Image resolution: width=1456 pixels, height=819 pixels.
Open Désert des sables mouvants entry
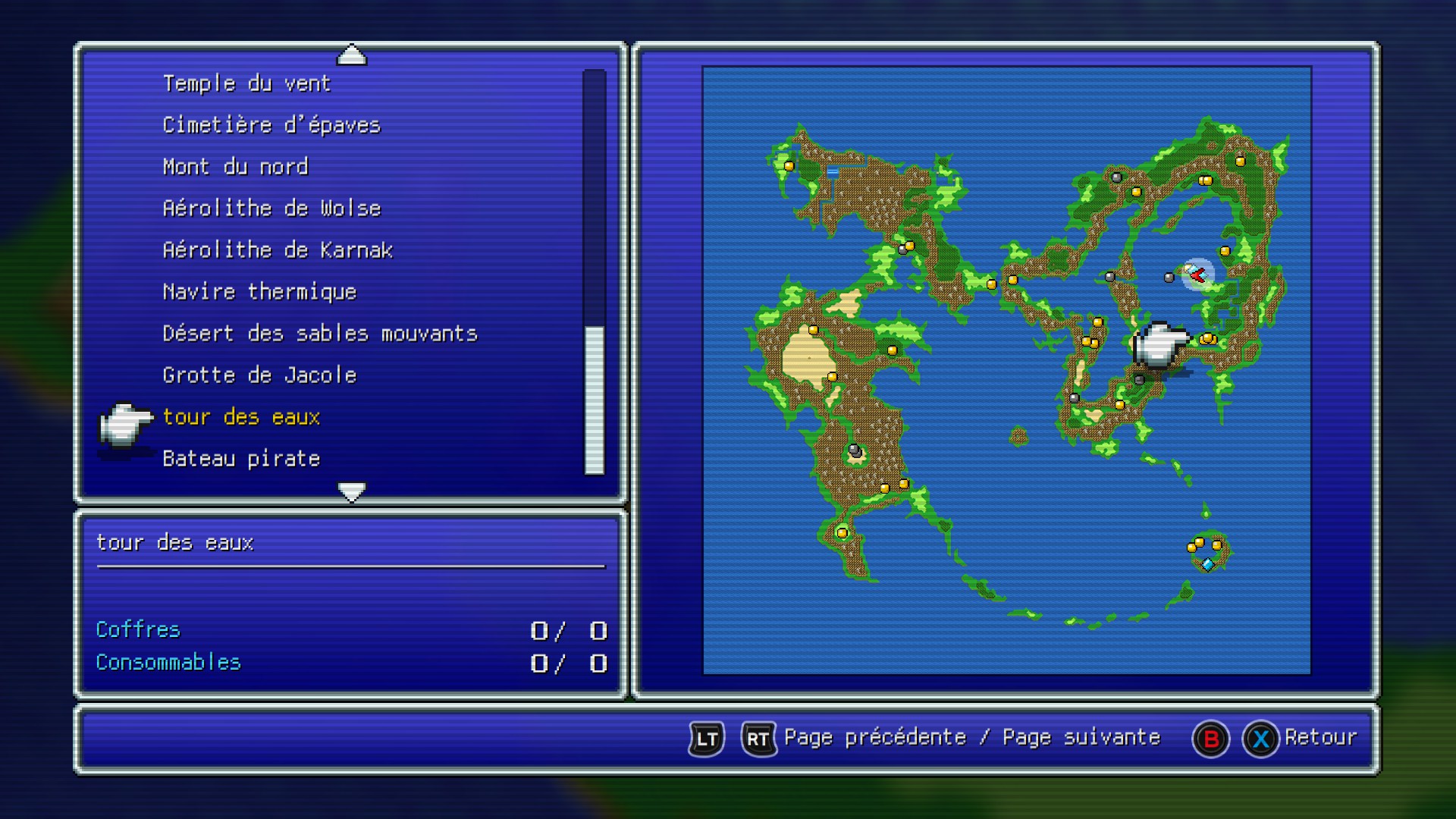click(320, 334)
